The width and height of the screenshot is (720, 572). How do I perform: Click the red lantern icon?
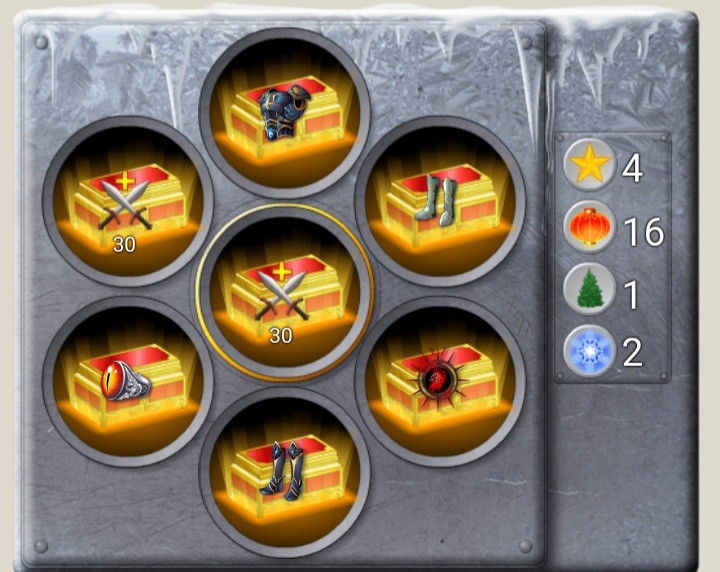[589, 229]
